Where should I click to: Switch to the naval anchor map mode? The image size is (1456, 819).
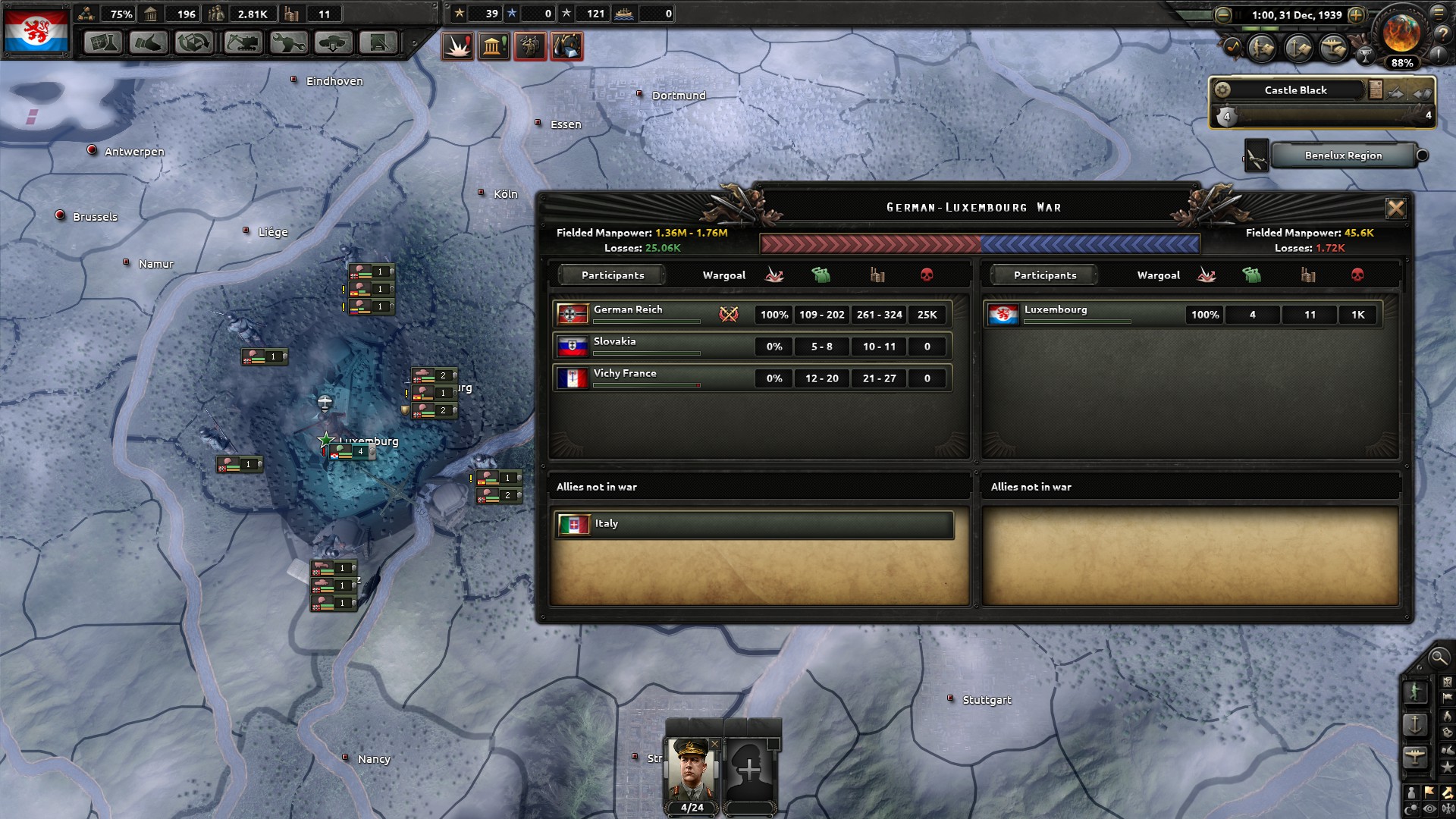[1415, 724]
